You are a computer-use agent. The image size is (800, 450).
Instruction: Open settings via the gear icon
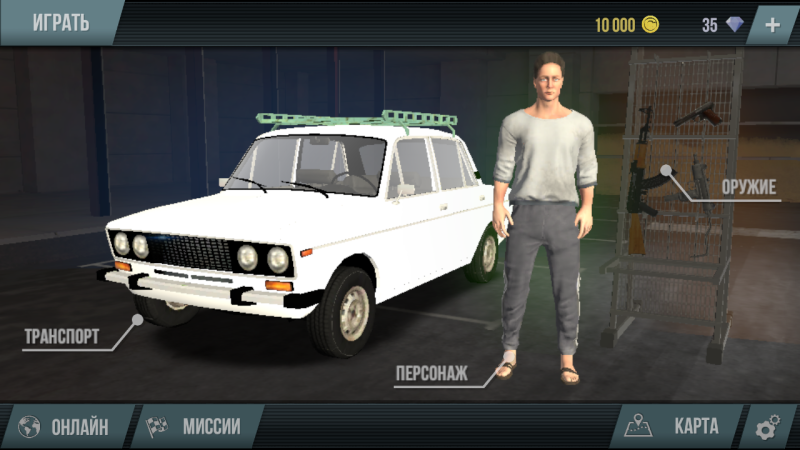[768, 428]
